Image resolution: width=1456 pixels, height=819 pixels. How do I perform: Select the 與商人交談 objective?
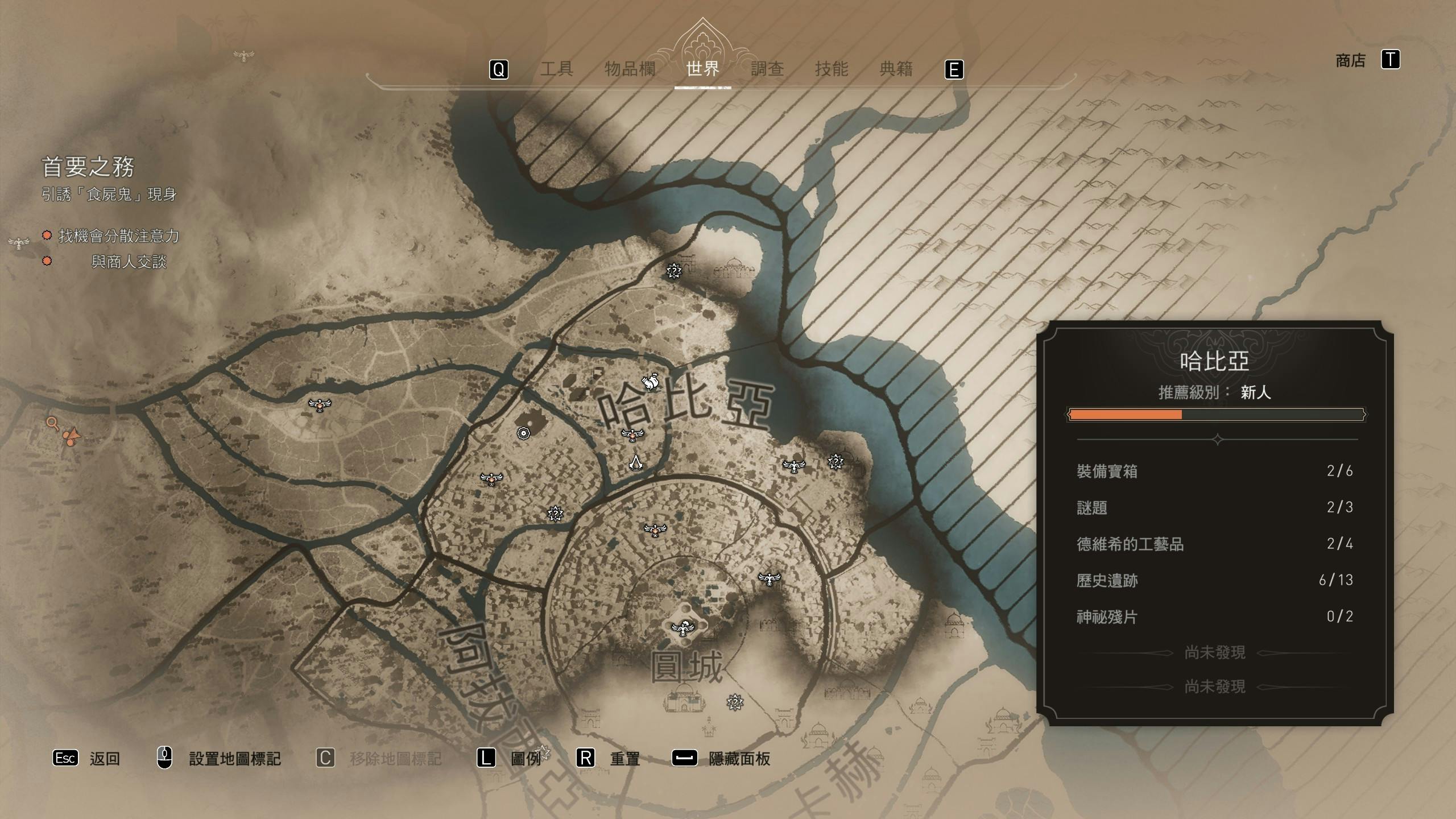[x=129, y=262]
